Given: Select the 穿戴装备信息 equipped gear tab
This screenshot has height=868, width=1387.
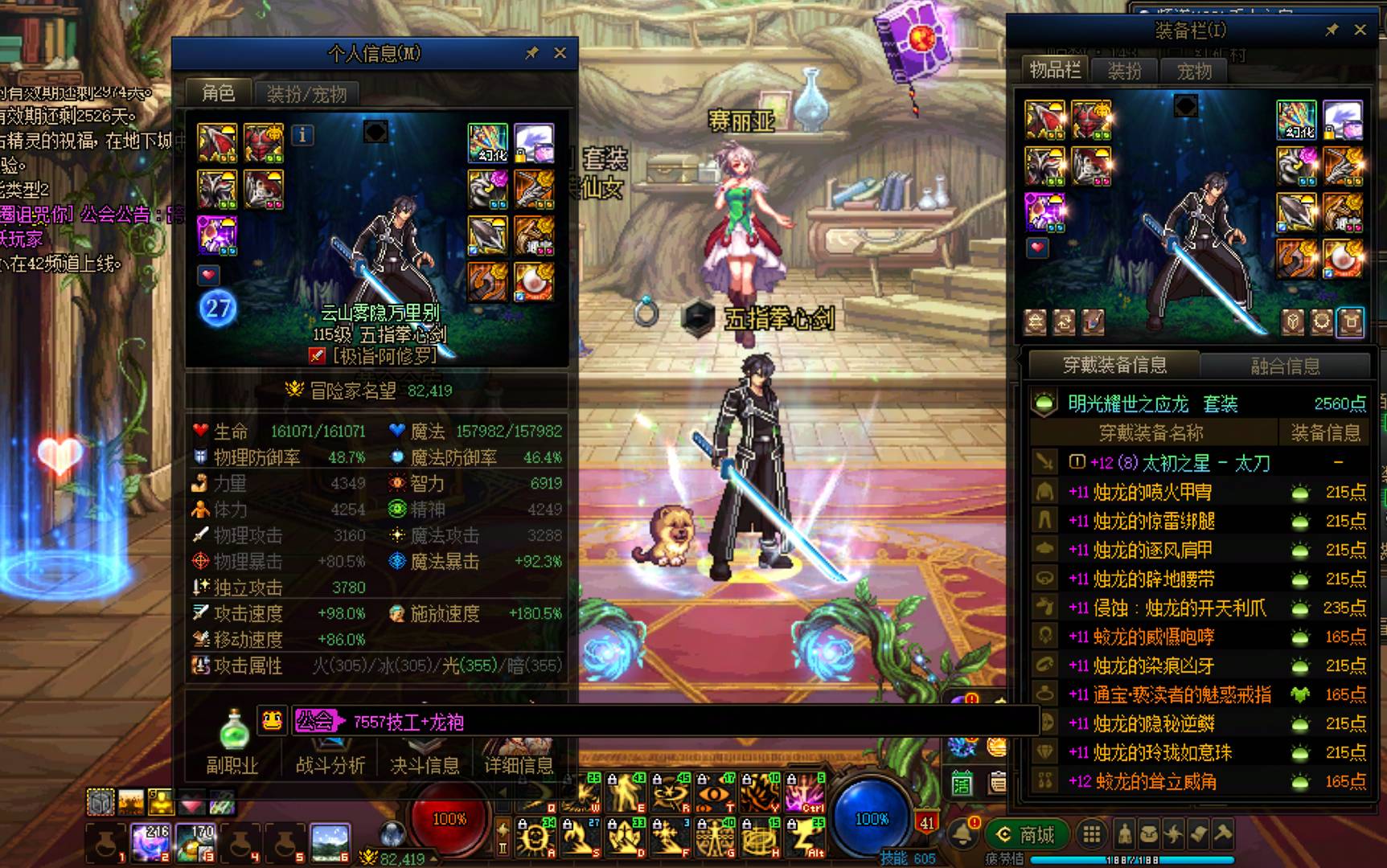Looking at the screenshot, I should pyautogui.click(x=1114, y=366).
